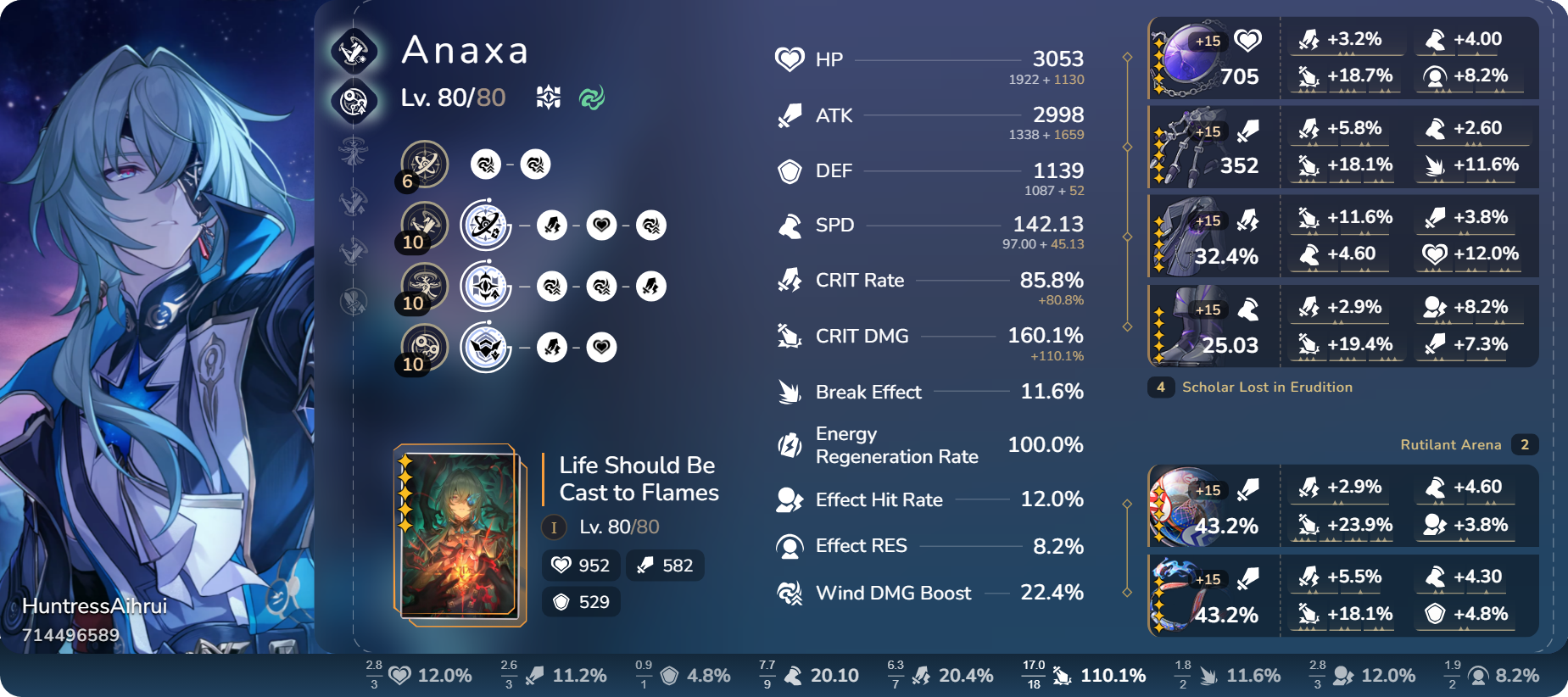The width and height of the screenshot is (1568, 697).
Task: Click the Energy Regeneration Rate icon
Action: (x=789, y=444)
